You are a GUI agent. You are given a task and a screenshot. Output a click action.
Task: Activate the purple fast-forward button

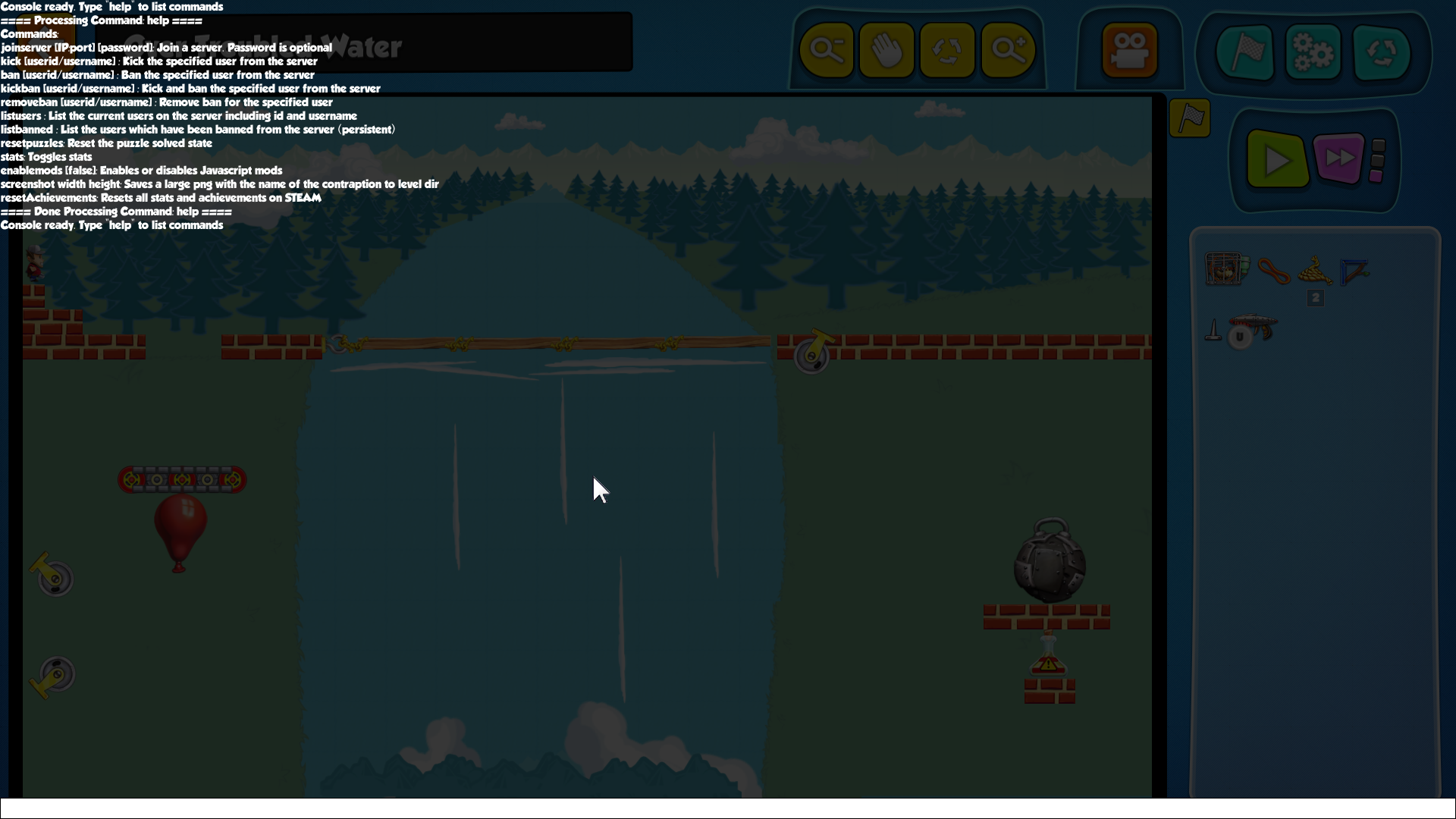1338,158
